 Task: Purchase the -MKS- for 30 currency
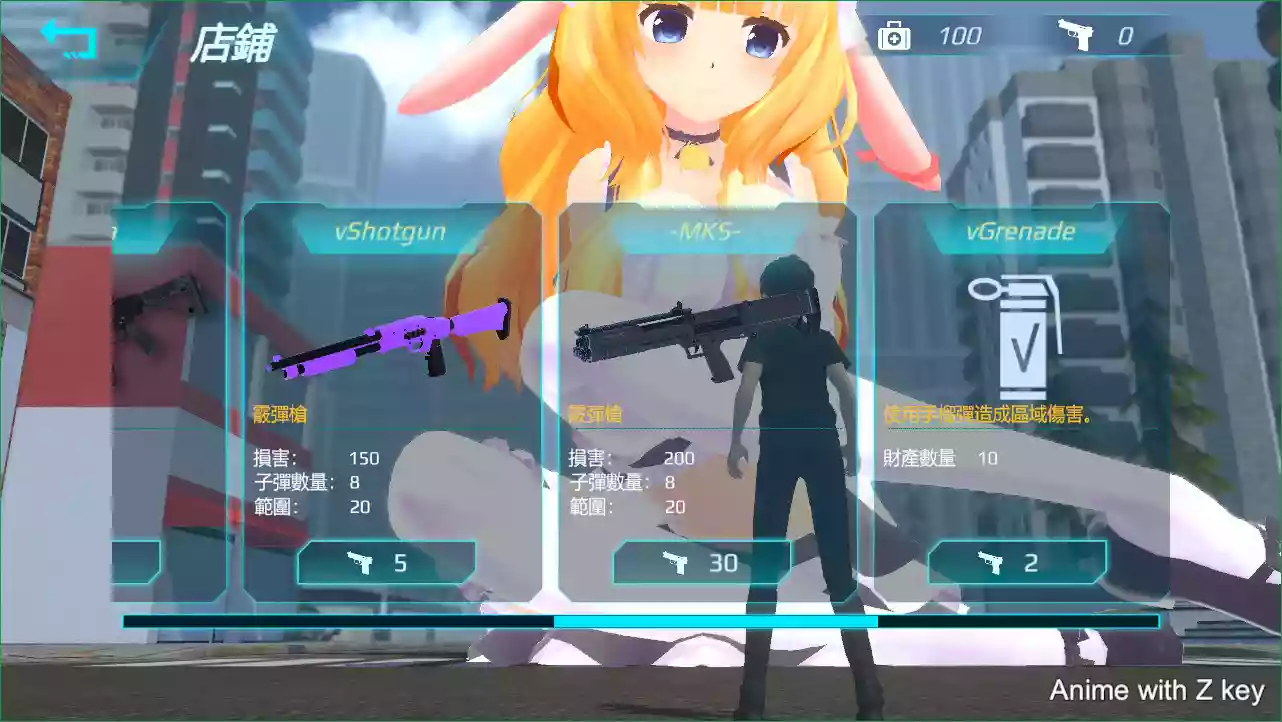(x=702, y=562)
